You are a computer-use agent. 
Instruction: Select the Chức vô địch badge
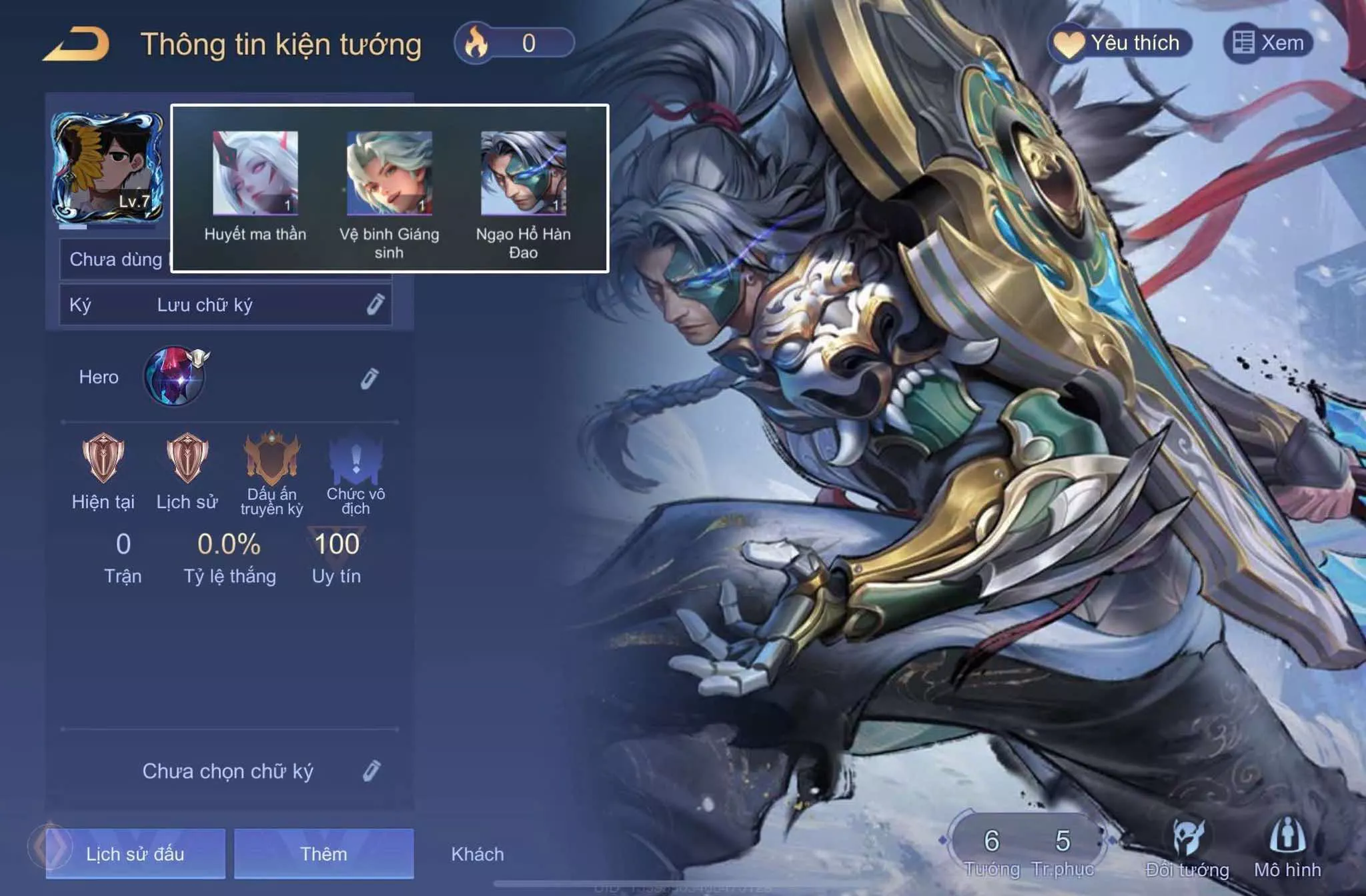click(x=356, y=458)
